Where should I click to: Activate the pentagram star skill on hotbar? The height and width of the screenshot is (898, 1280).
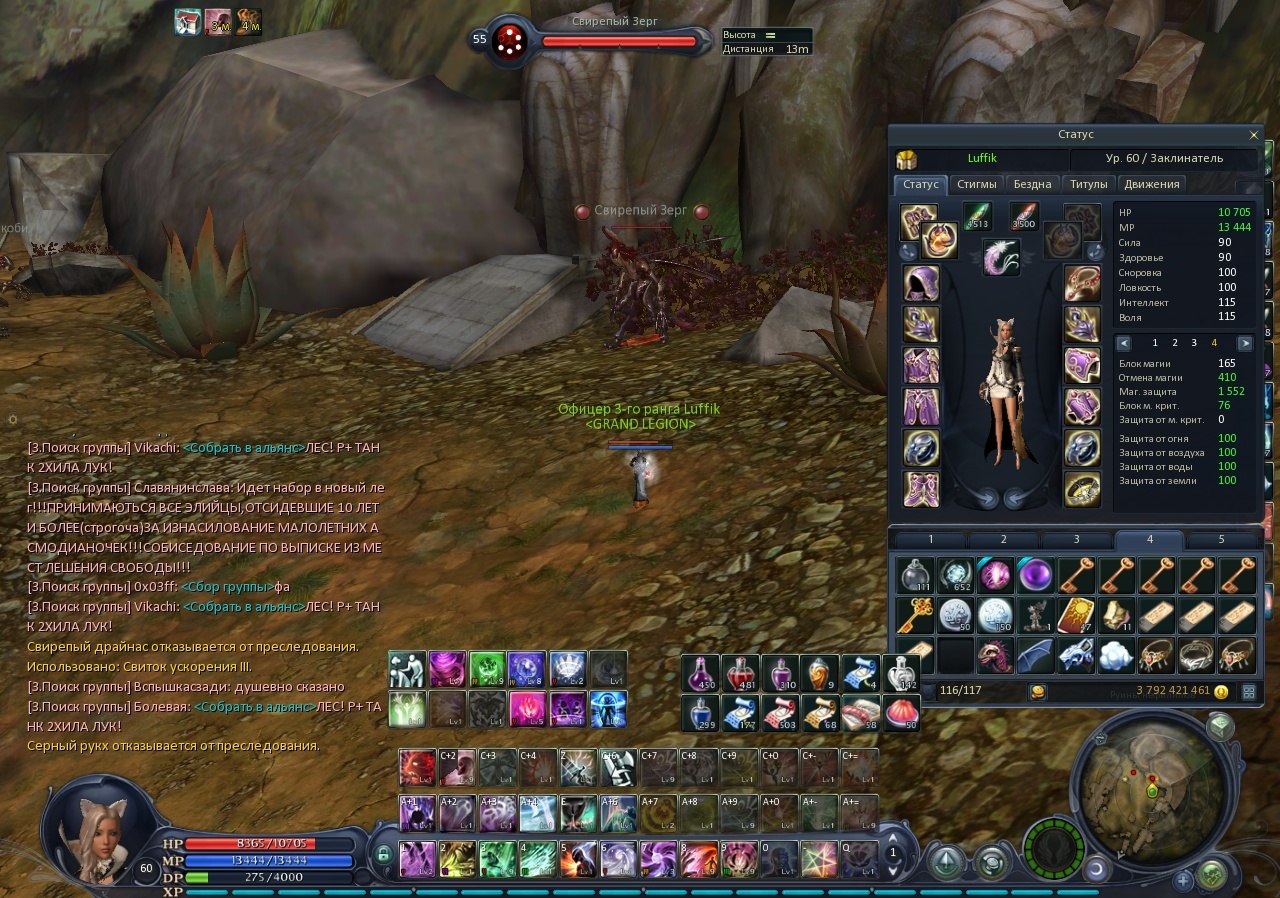819,858
